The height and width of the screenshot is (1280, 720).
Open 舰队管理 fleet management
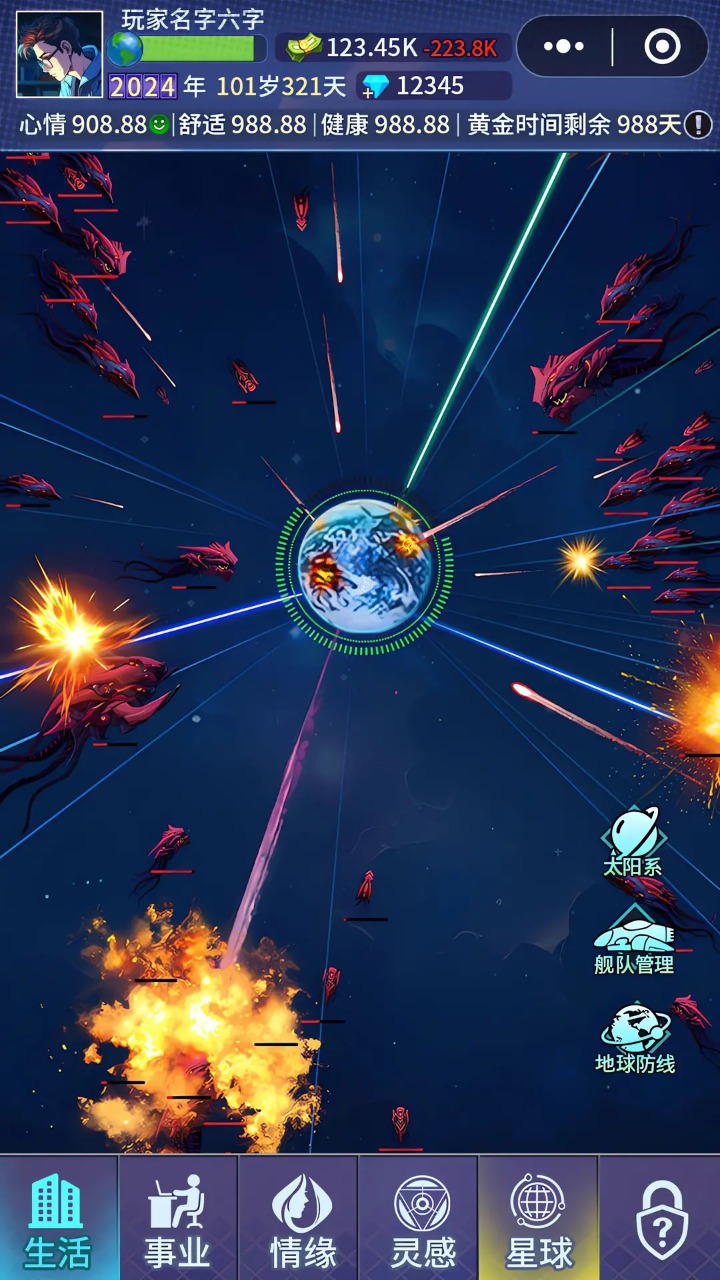tap(634, 941)
